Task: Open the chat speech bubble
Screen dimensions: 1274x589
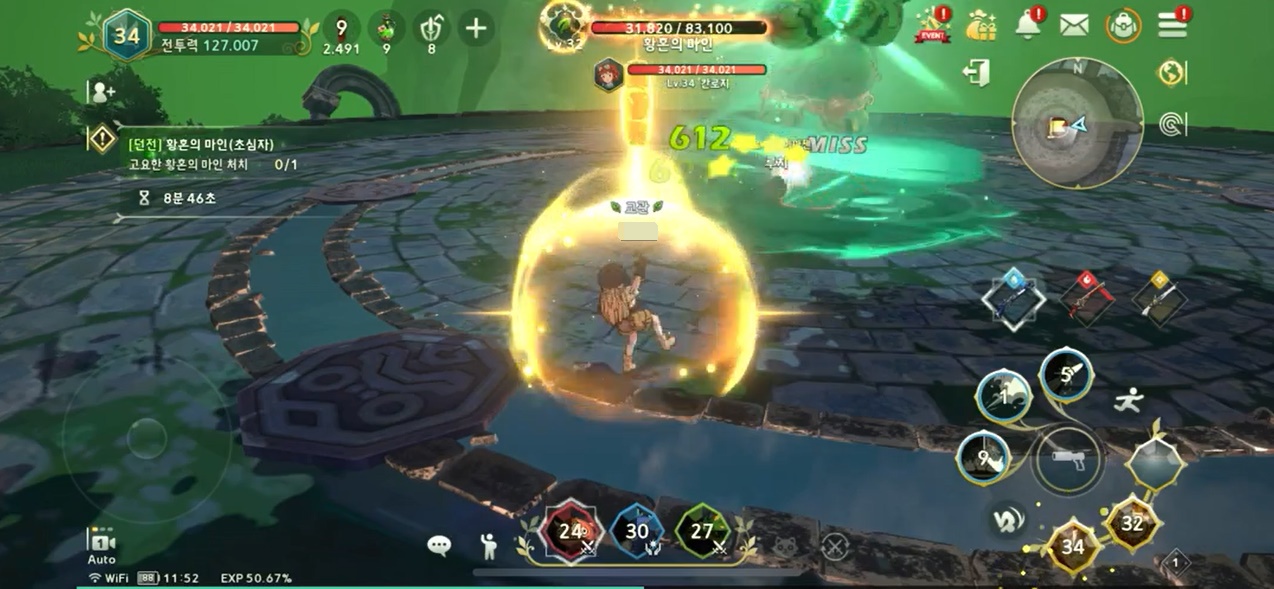Action: click(x=439, y=545)
